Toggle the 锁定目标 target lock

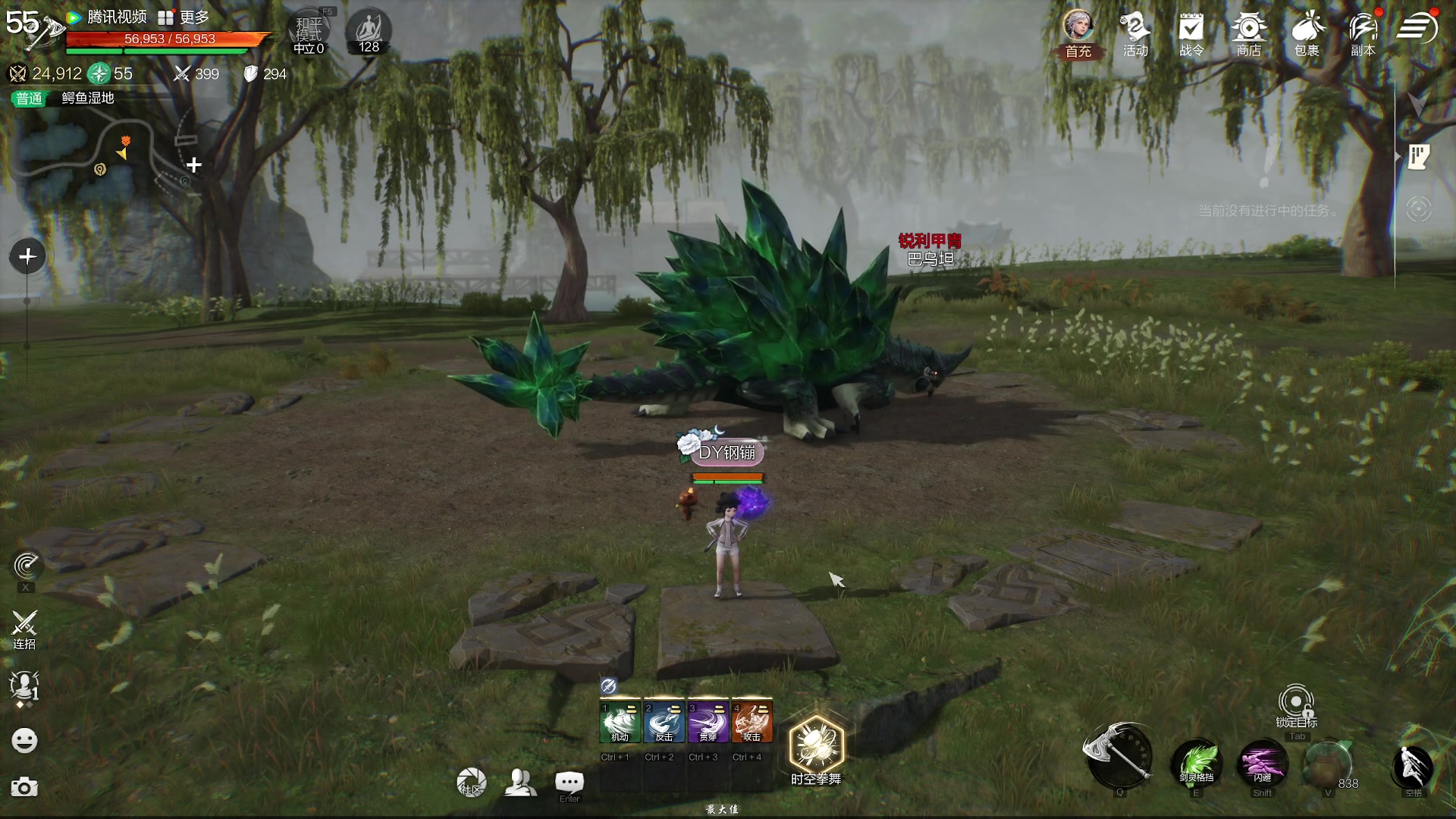click(x=1296, y=704)
